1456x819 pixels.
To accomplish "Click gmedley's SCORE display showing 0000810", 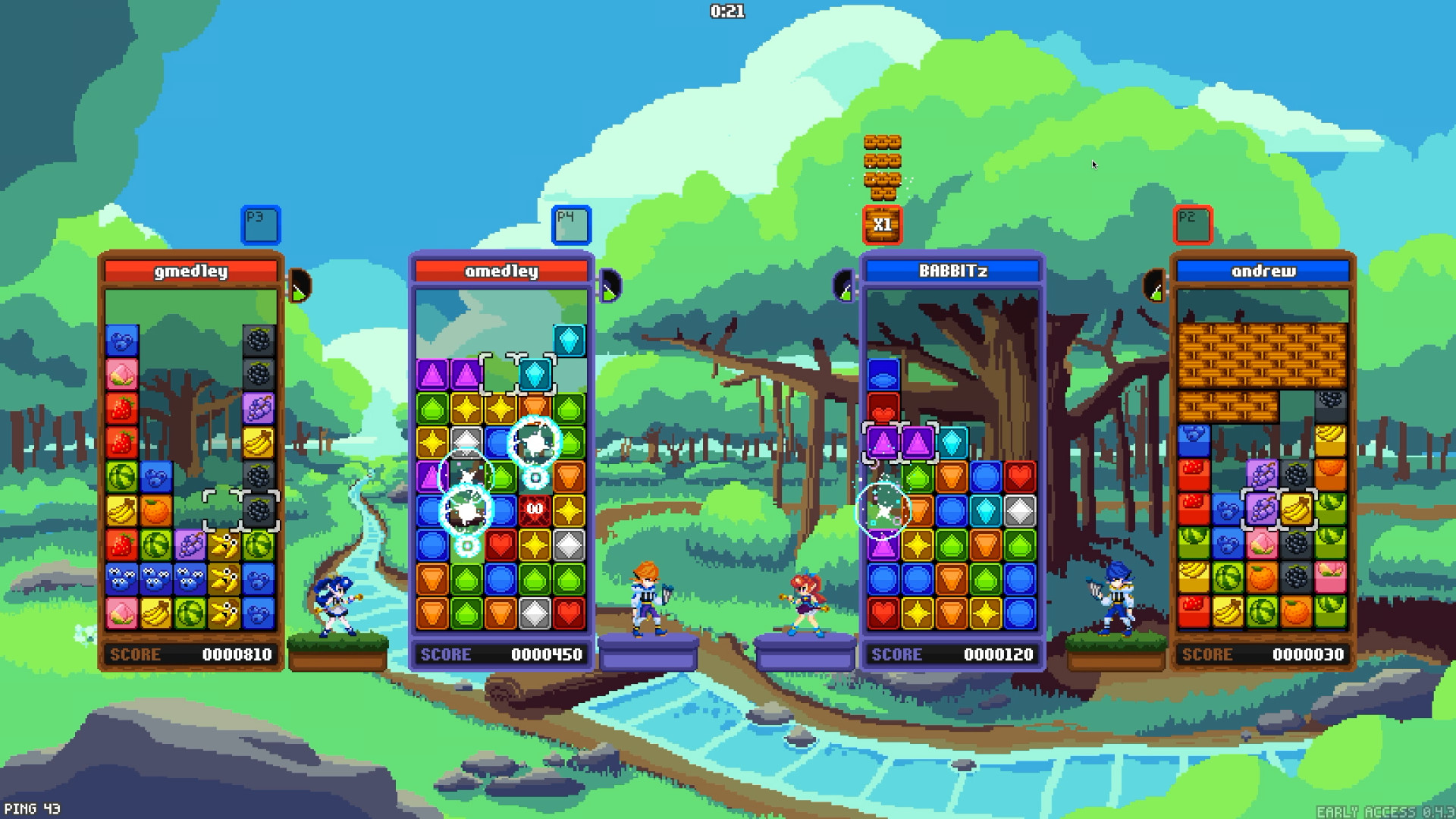I will pos(193,654).
